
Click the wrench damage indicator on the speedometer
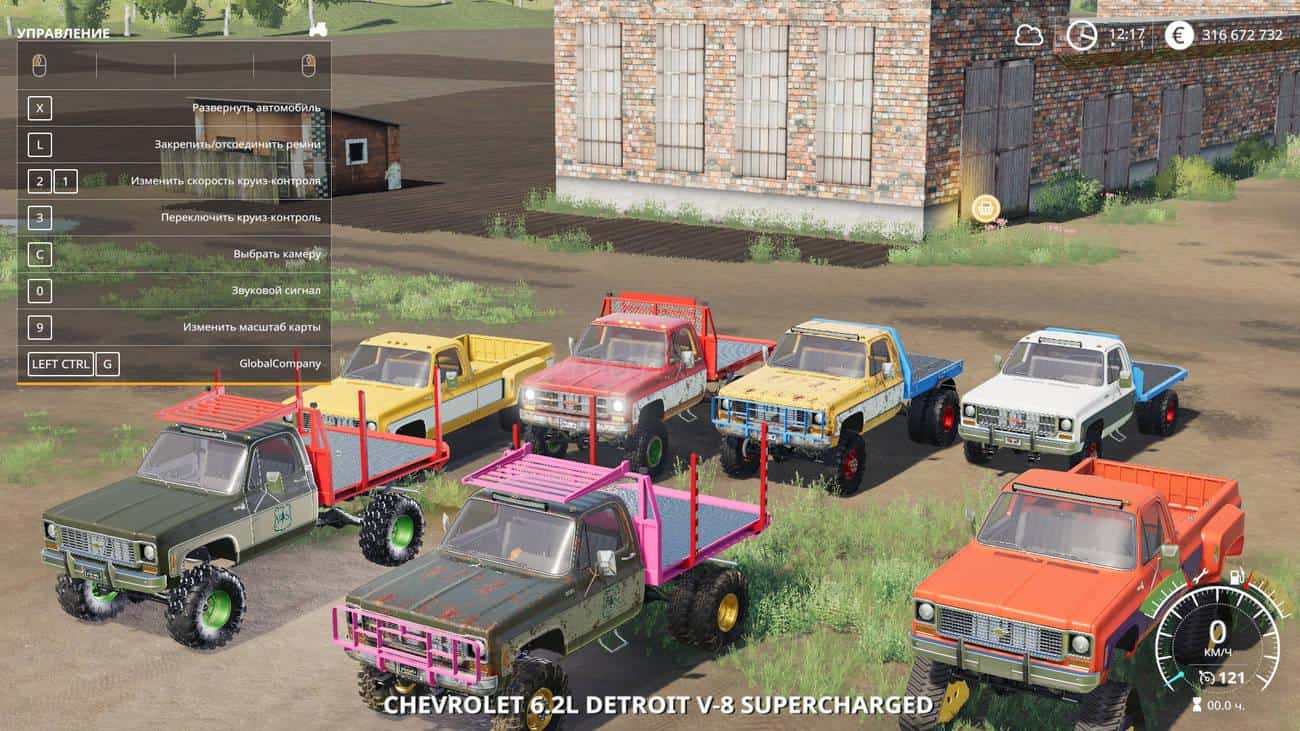click(1200, 578)
